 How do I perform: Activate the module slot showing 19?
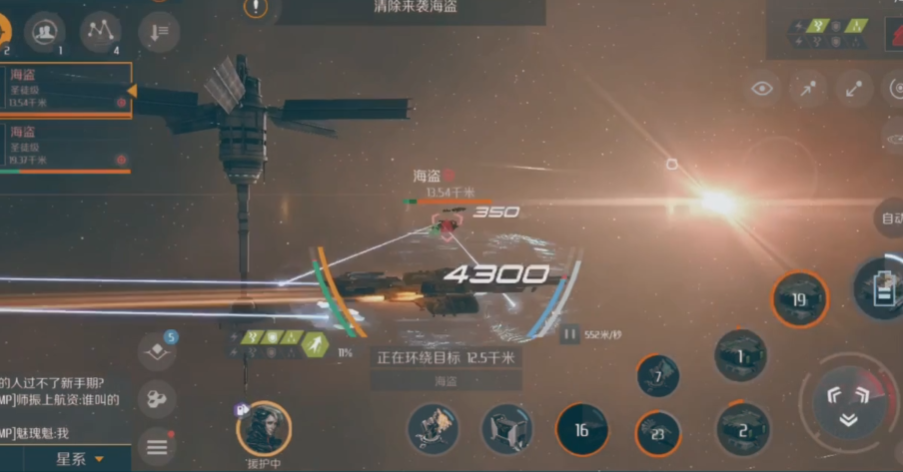tap(799, 299)
